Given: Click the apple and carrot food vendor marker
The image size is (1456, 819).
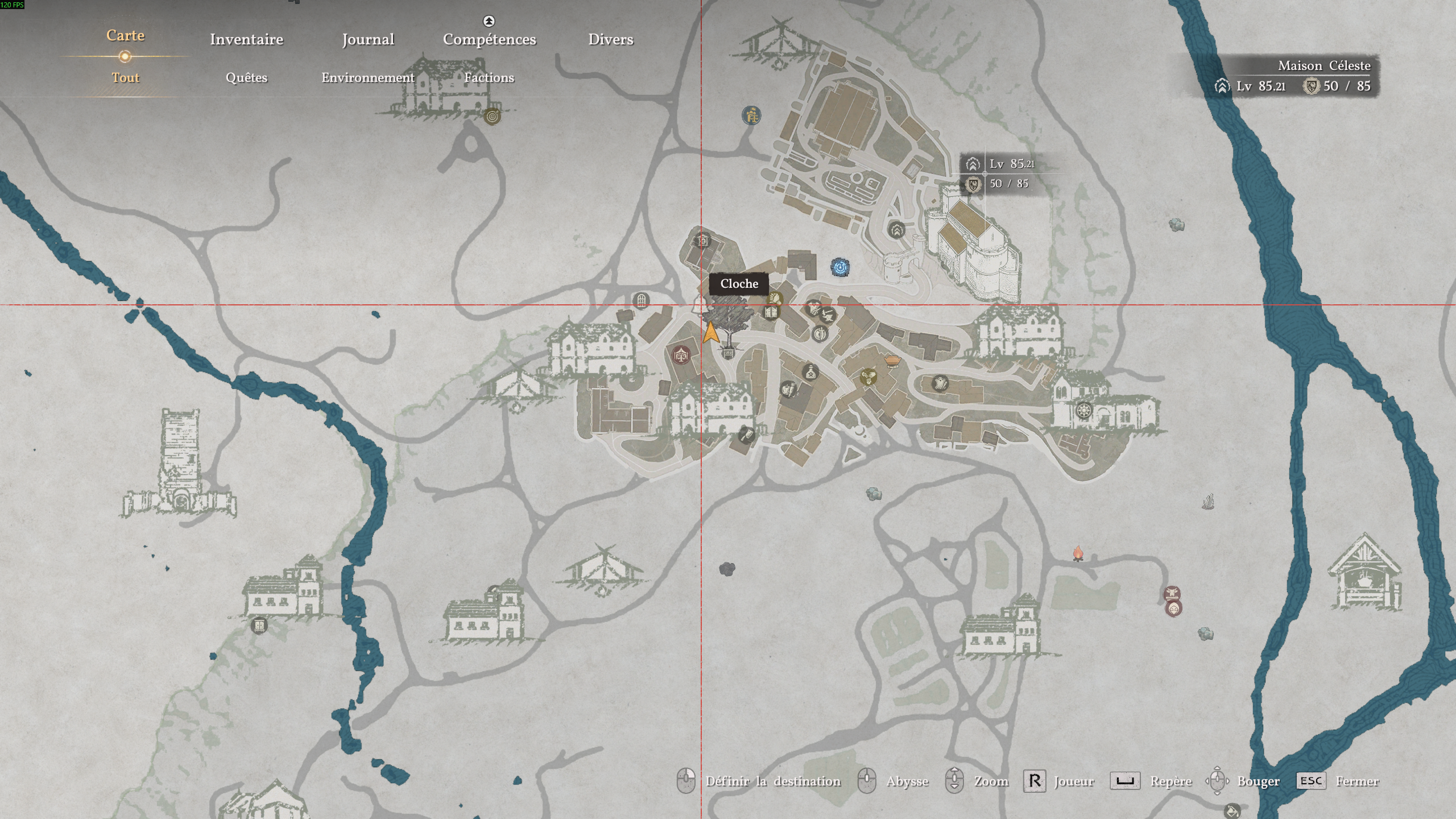Looking at the screenshot, I should 788,390.
